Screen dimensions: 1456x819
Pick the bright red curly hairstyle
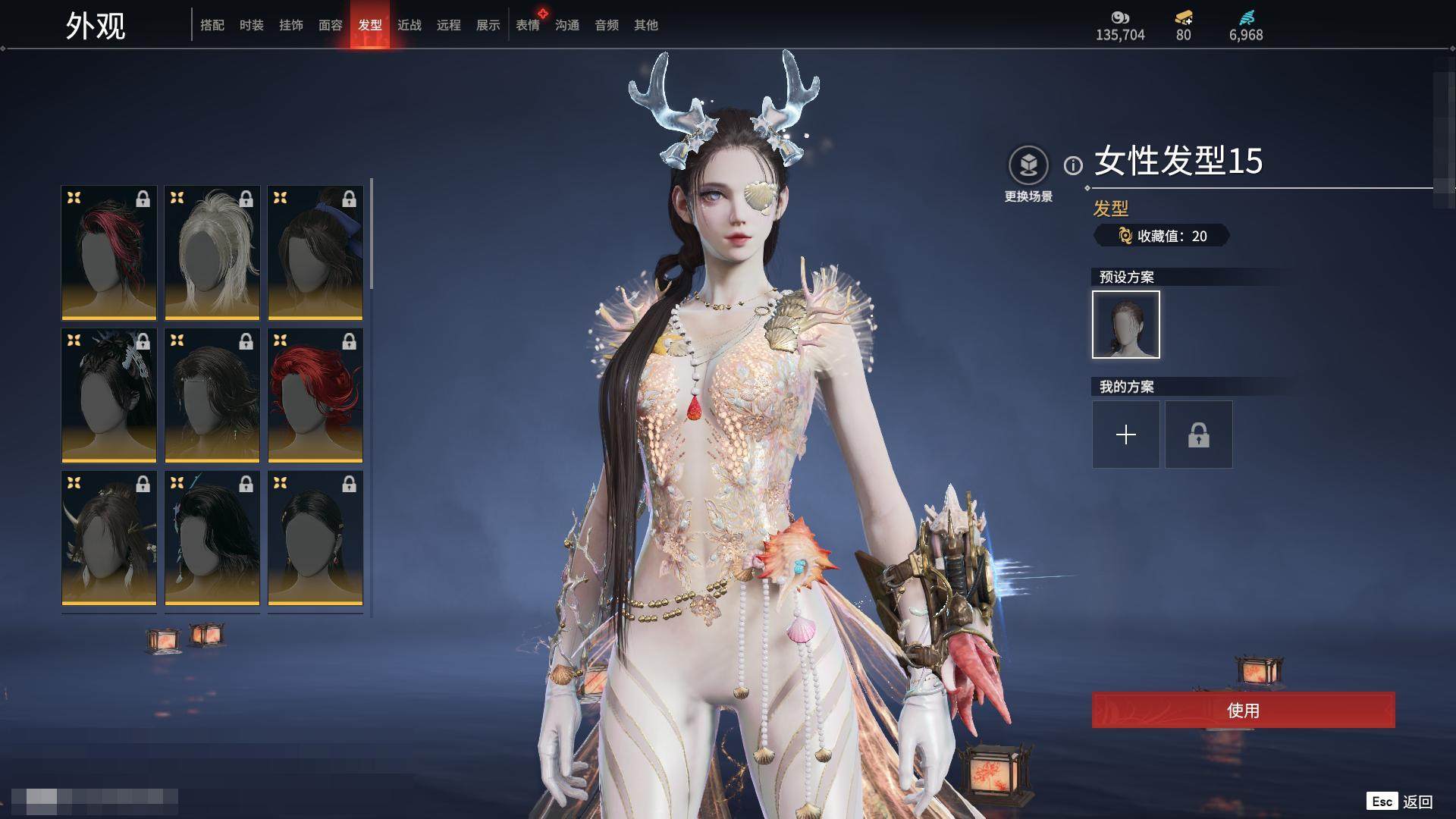(x=315, y=395)
